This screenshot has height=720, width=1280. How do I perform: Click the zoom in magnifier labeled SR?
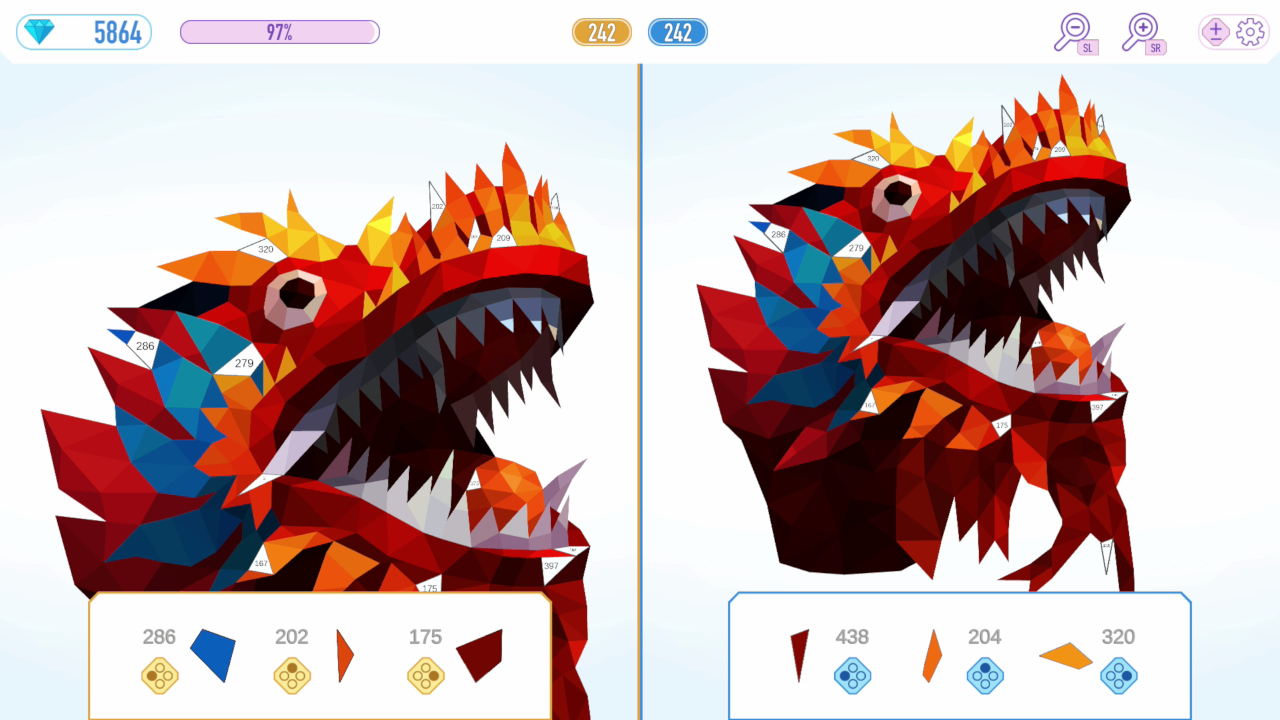coord(1143,30)
